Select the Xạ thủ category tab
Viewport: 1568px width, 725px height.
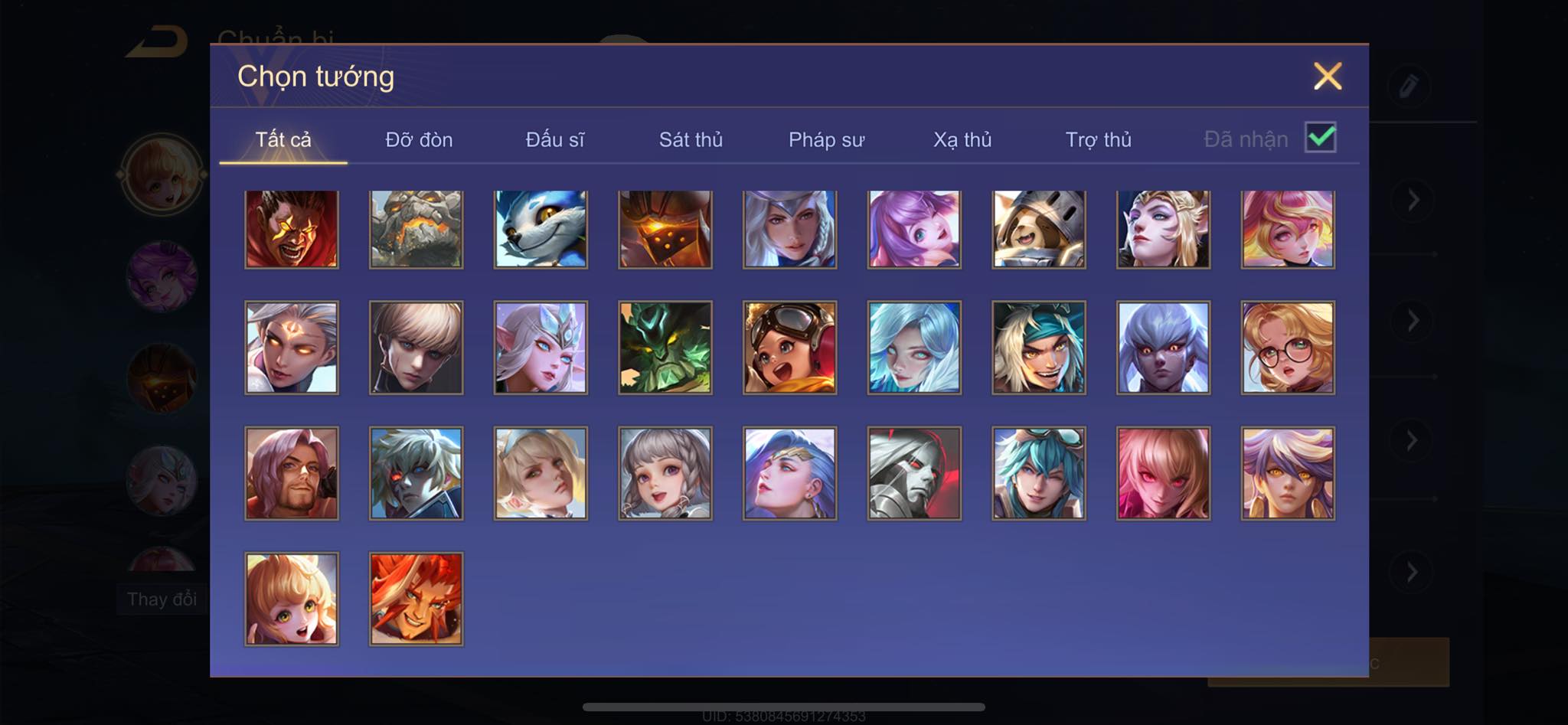(962, 140)
